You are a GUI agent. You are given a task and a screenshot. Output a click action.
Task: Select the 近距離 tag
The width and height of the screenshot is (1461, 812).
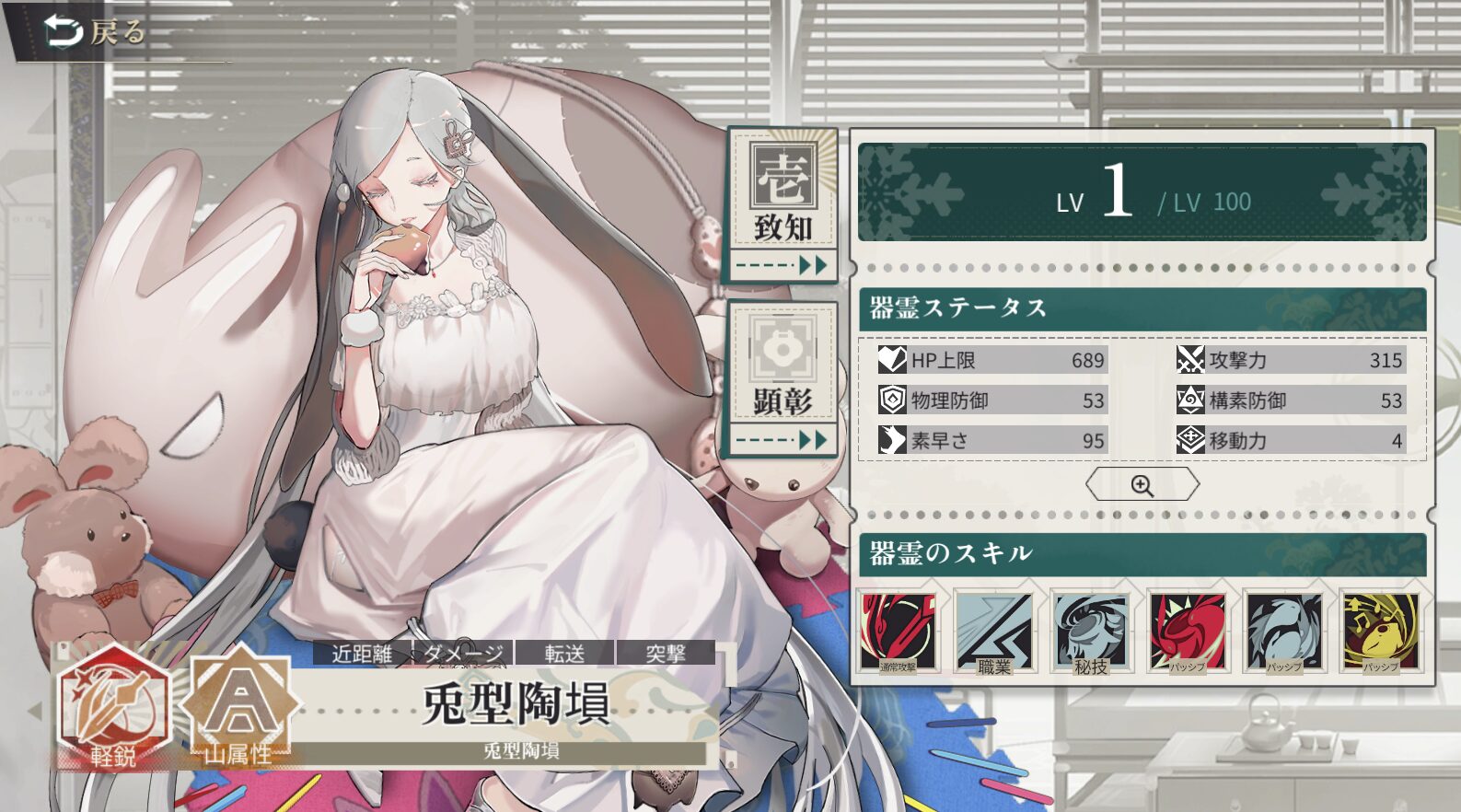pyautogui.click(x=362, y=654)
